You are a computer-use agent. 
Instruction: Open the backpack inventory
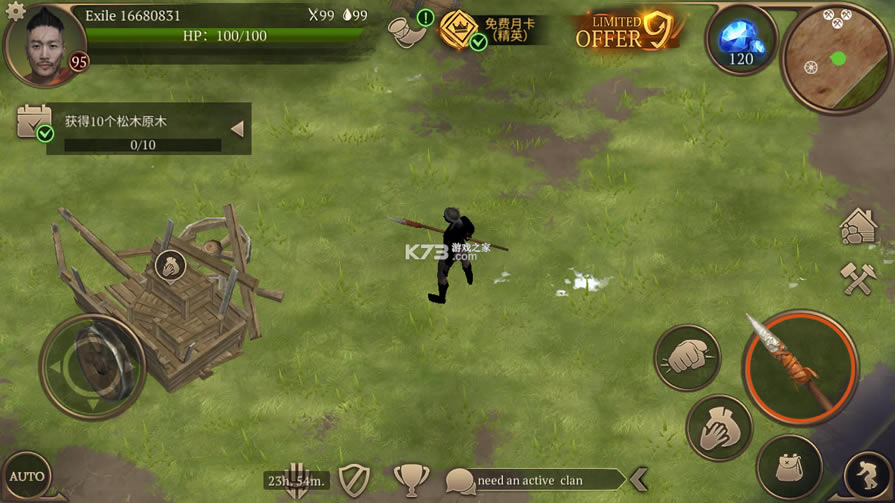pyautogui.click(x=790, y=465)
